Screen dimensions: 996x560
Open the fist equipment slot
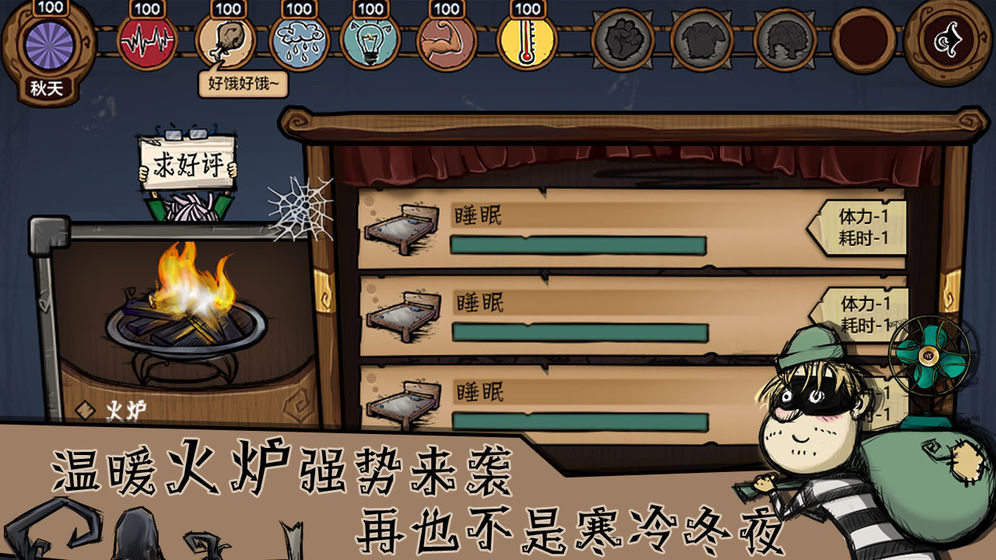click(x=622, y=40)
